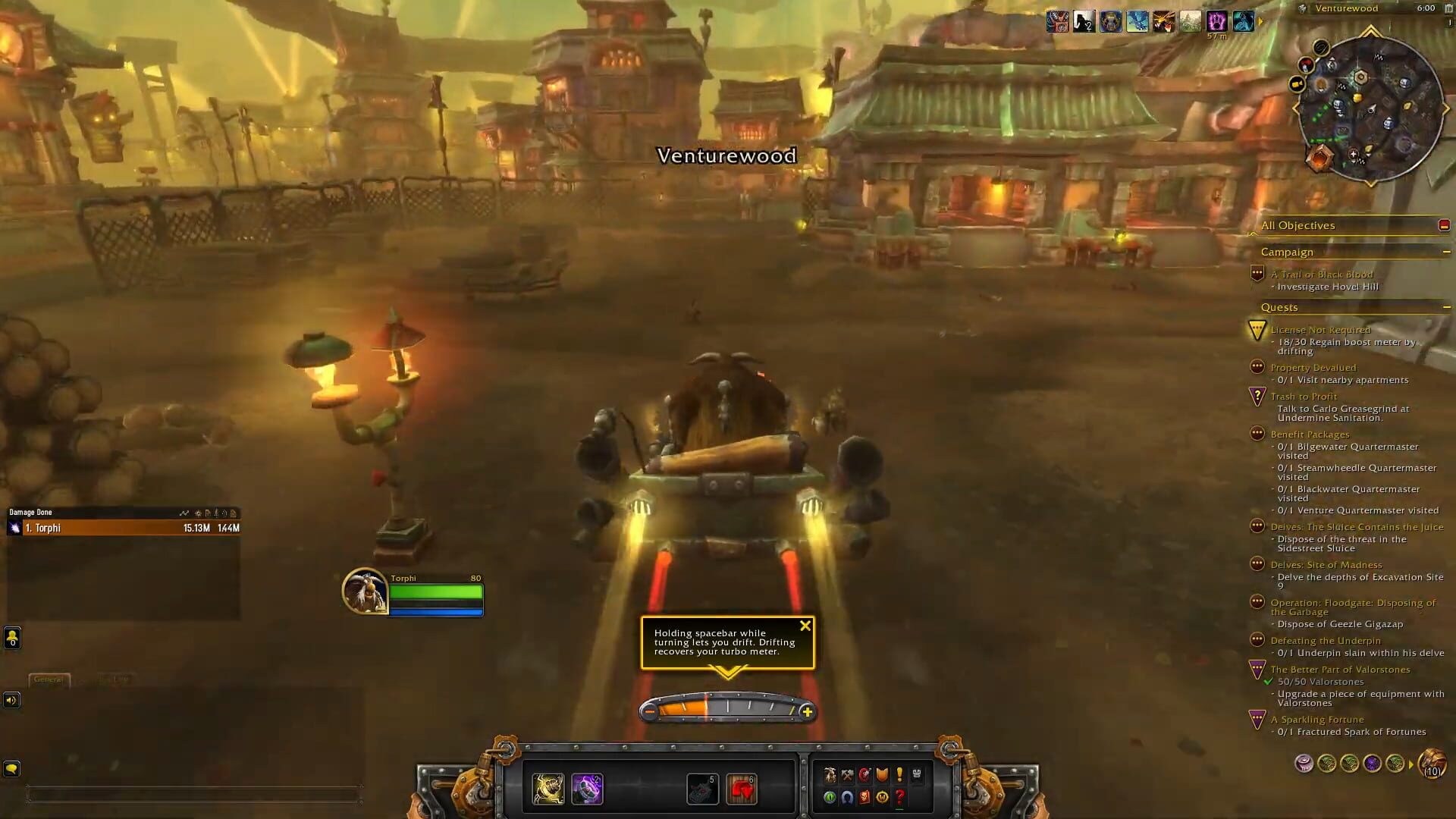Open the Character Info micro menu icon
Screen dimensions: 1456x819
coord(830,774)
